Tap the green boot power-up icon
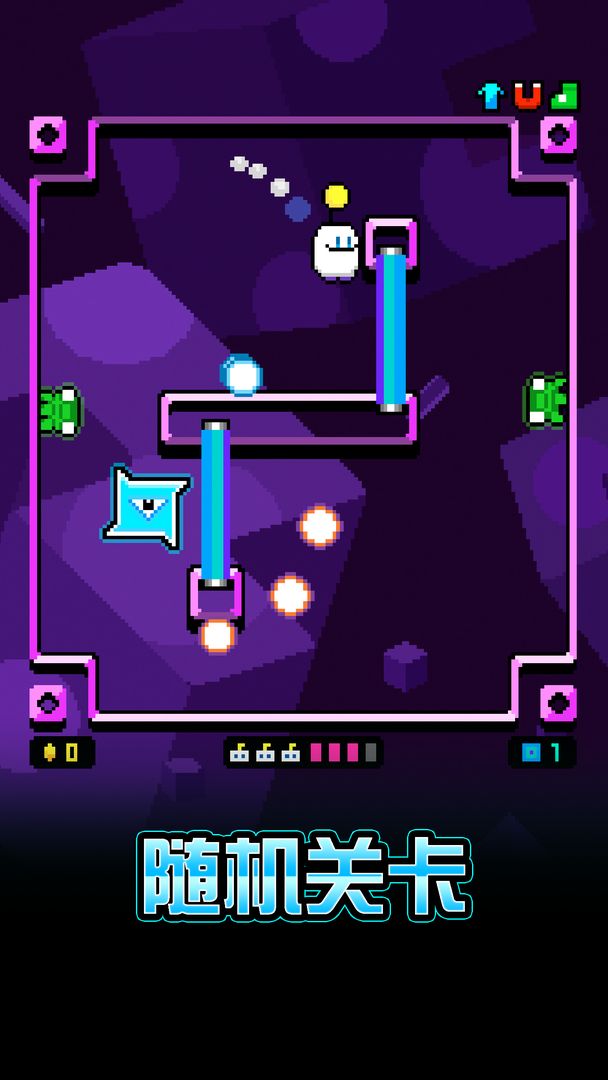The image size is (608, 1080). (564, 96)
